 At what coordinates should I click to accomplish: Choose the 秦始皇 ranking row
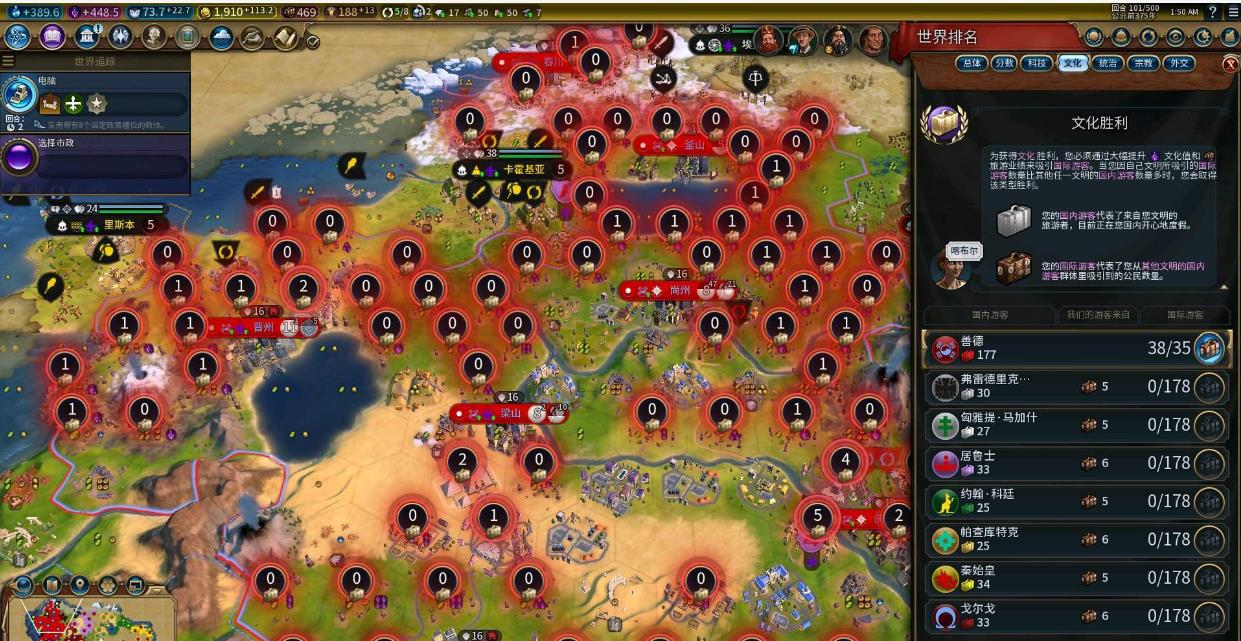[1076, 578]
